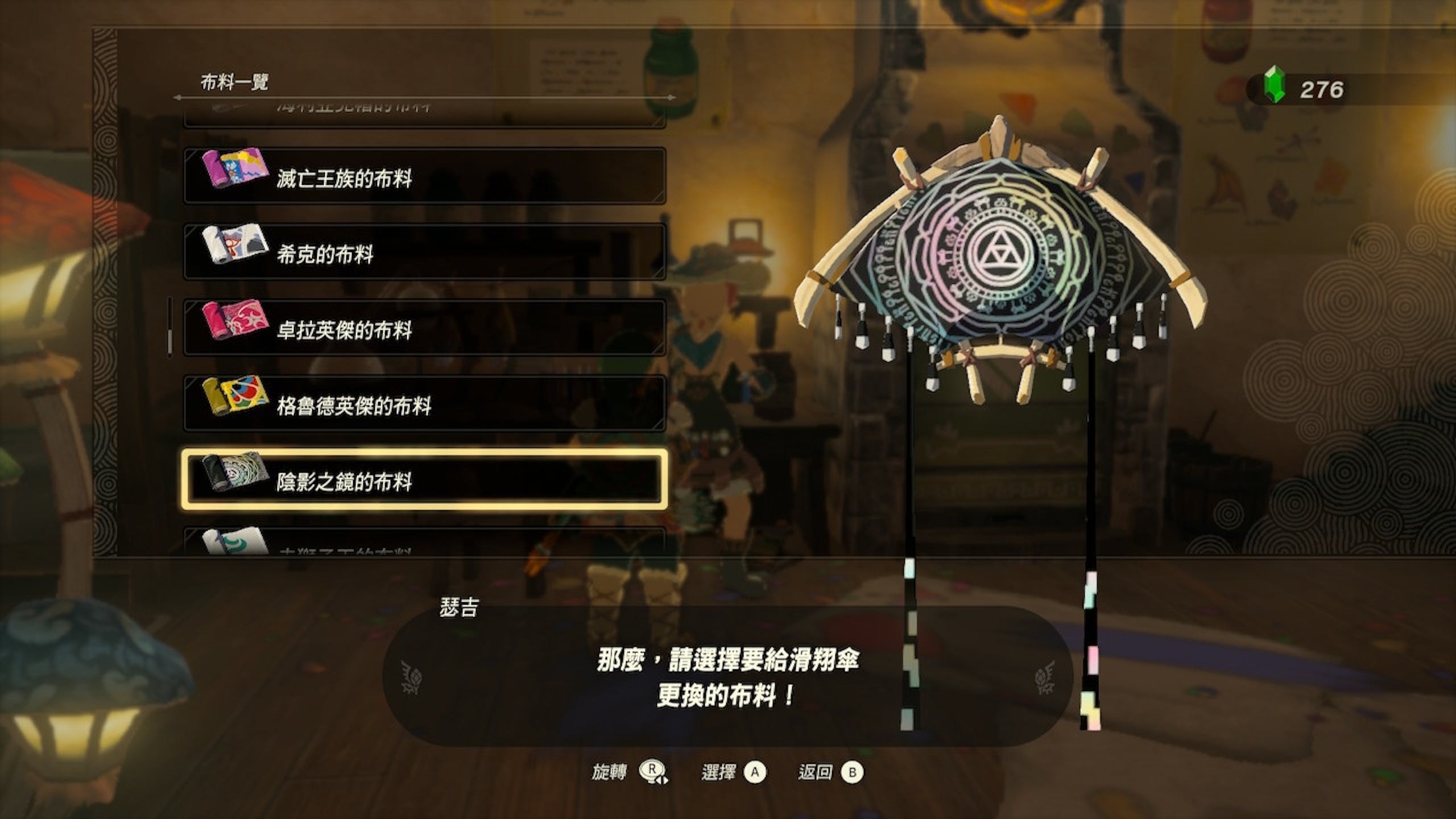This screenshot has width=1456, height=819.
Task: Select 格魯德英傑的布料 fabric option
Action: point(424,404)
